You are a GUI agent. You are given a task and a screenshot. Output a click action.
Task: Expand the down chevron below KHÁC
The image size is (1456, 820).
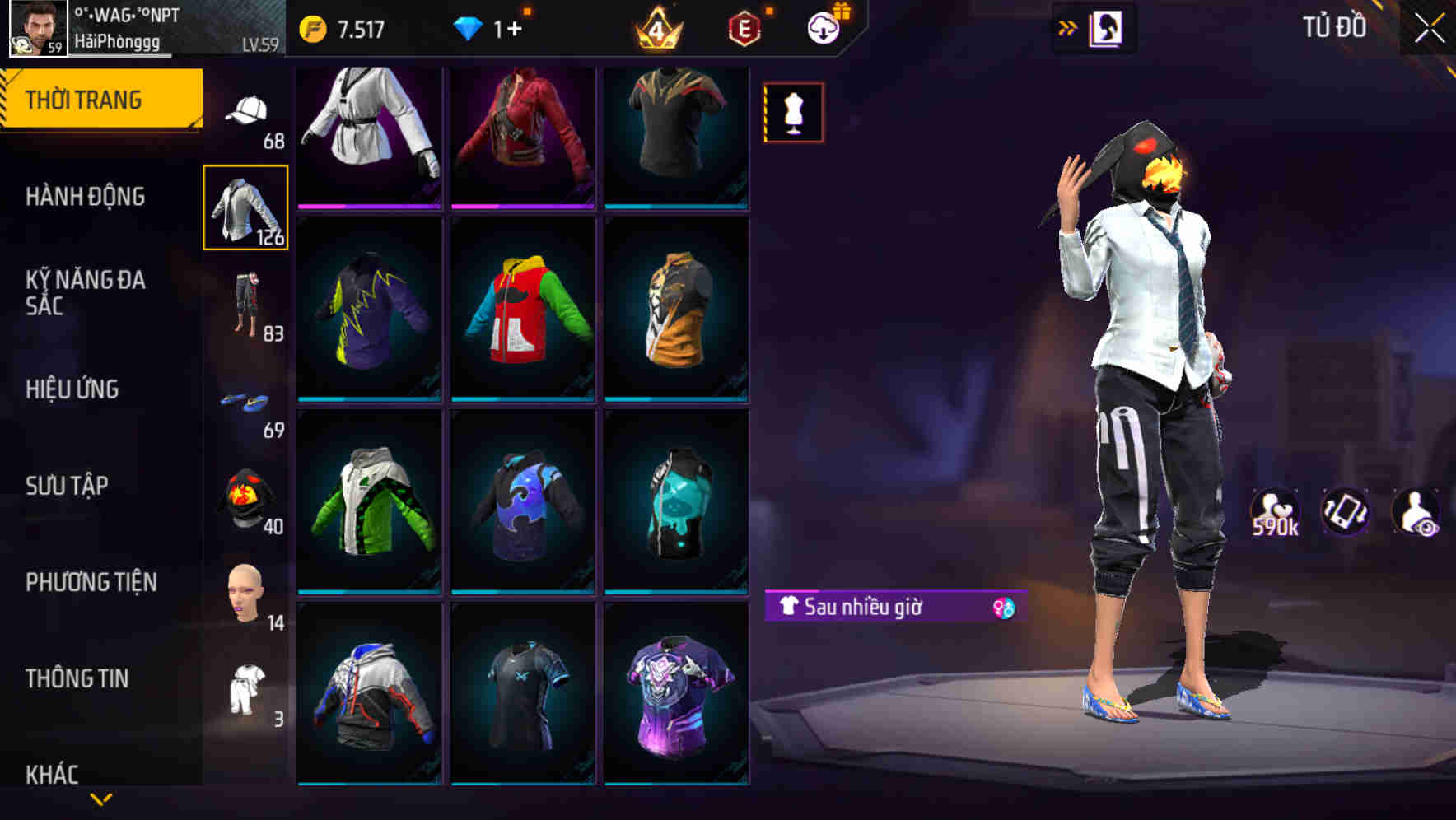(x=99, y=799)
